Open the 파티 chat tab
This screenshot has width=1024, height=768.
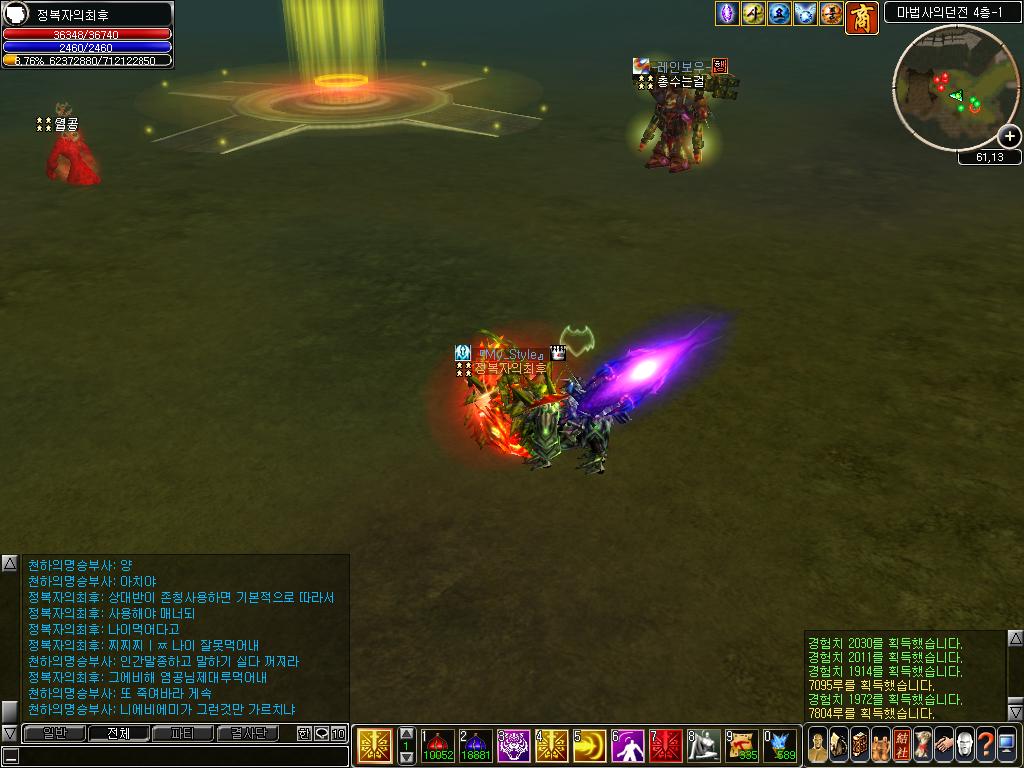coord(183,733)
